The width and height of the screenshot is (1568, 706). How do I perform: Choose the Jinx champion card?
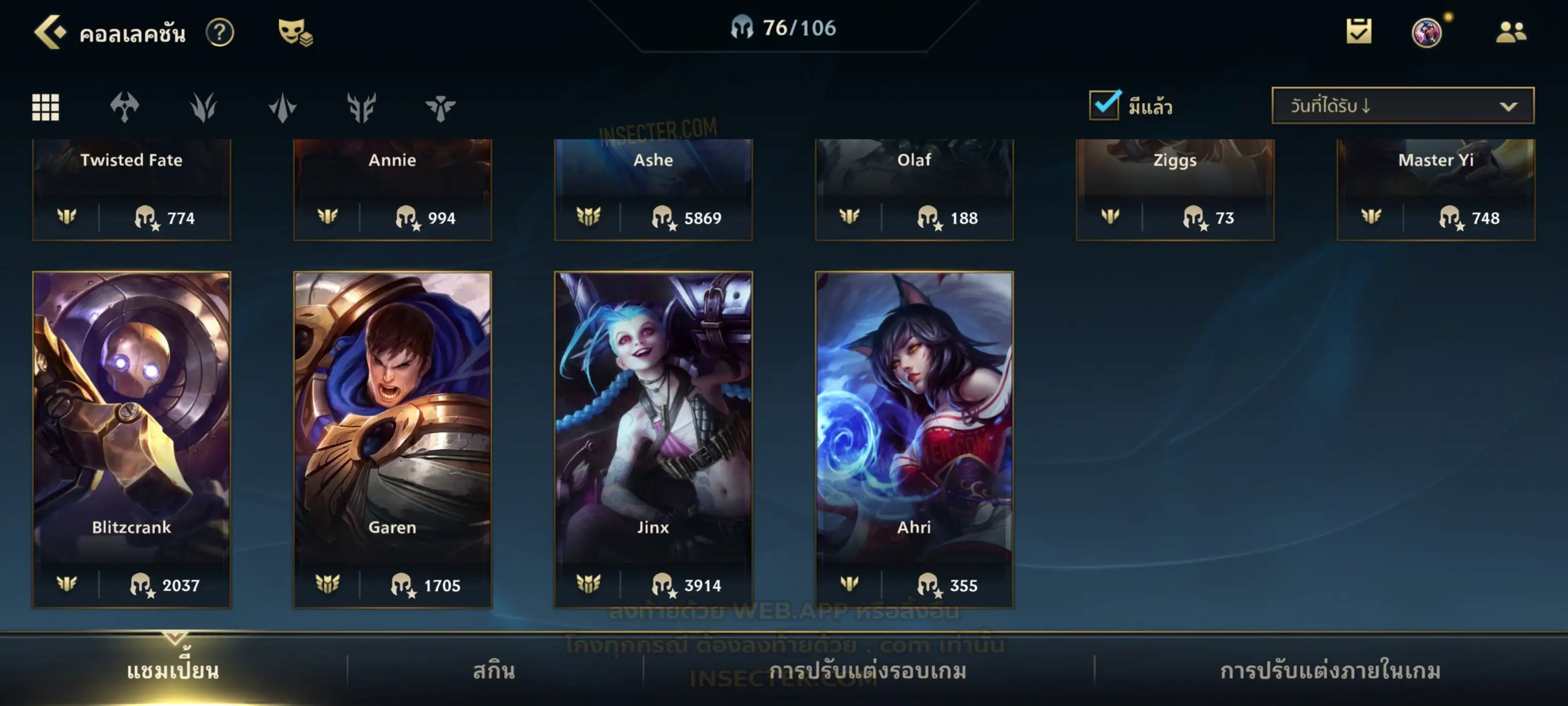[x=653, y=439]
